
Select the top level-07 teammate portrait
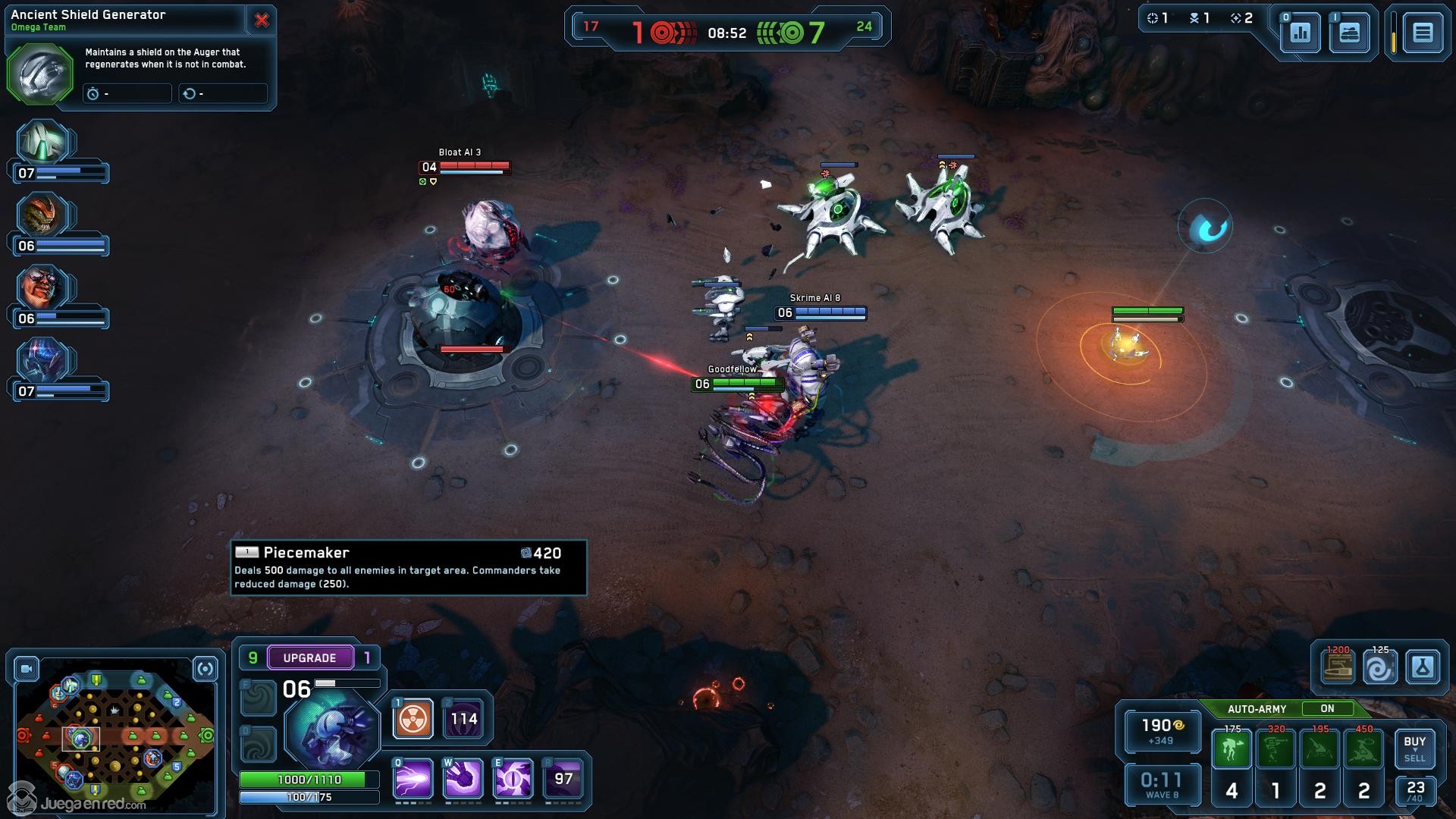pyautogui.click(x=44, y=143)
